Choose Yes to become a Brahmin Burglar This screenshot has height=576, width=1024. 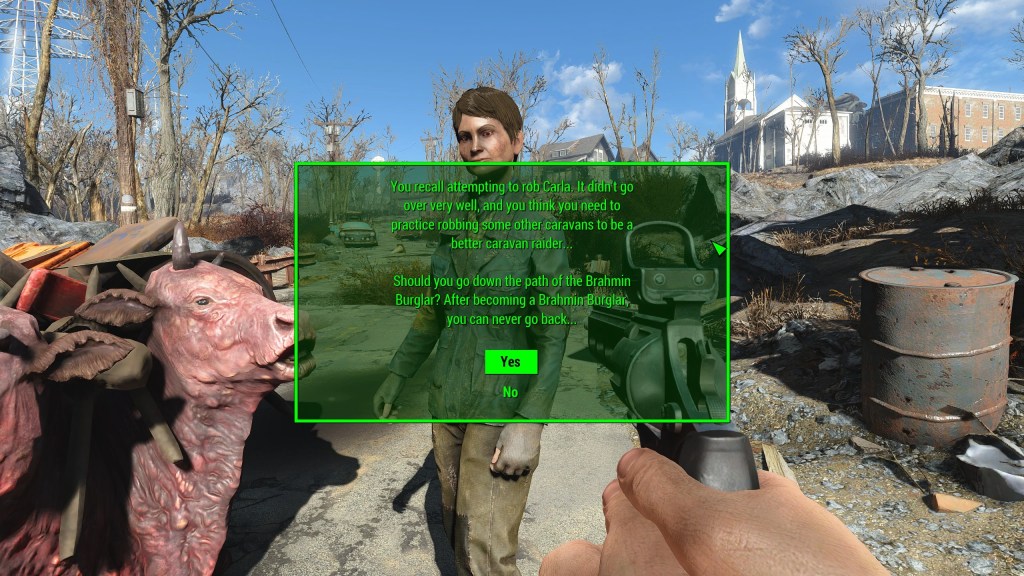(510, 362)
